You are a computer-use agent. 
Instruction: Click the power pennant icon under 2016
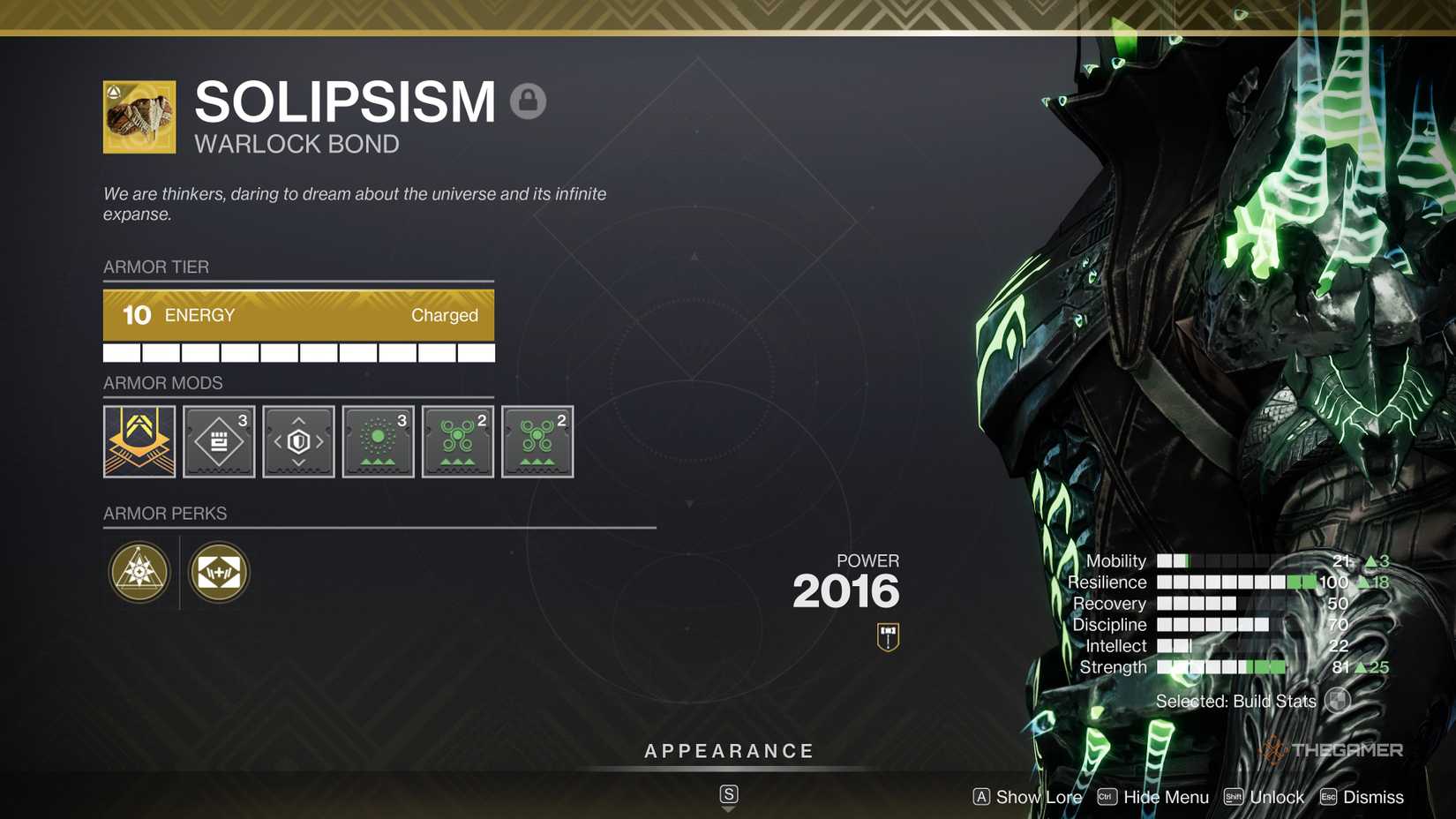[x=887, y=637]
